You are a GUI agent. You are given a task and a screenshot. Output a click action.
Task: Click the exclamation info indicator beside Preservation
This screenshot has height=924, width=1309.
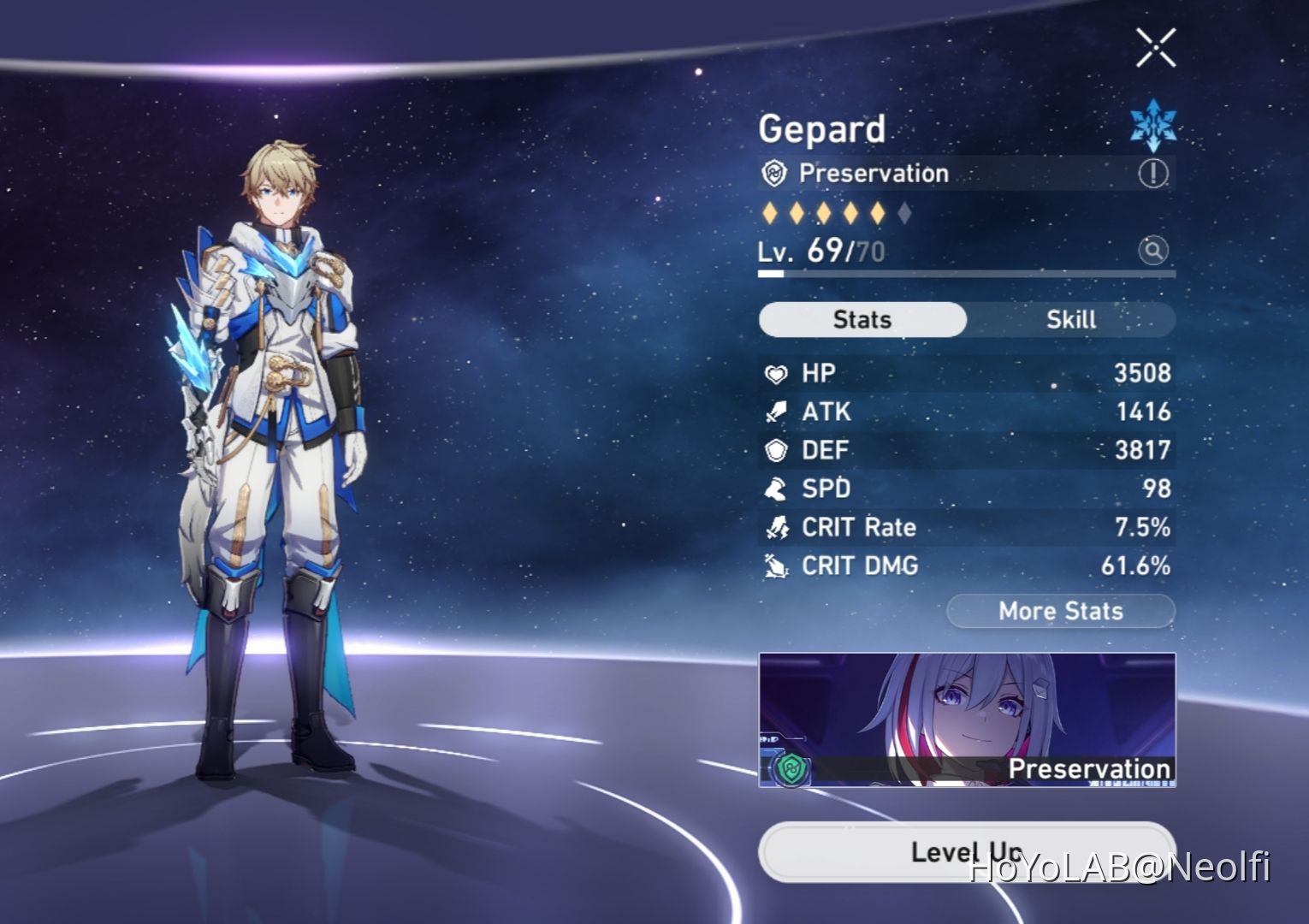(1152, 173)
